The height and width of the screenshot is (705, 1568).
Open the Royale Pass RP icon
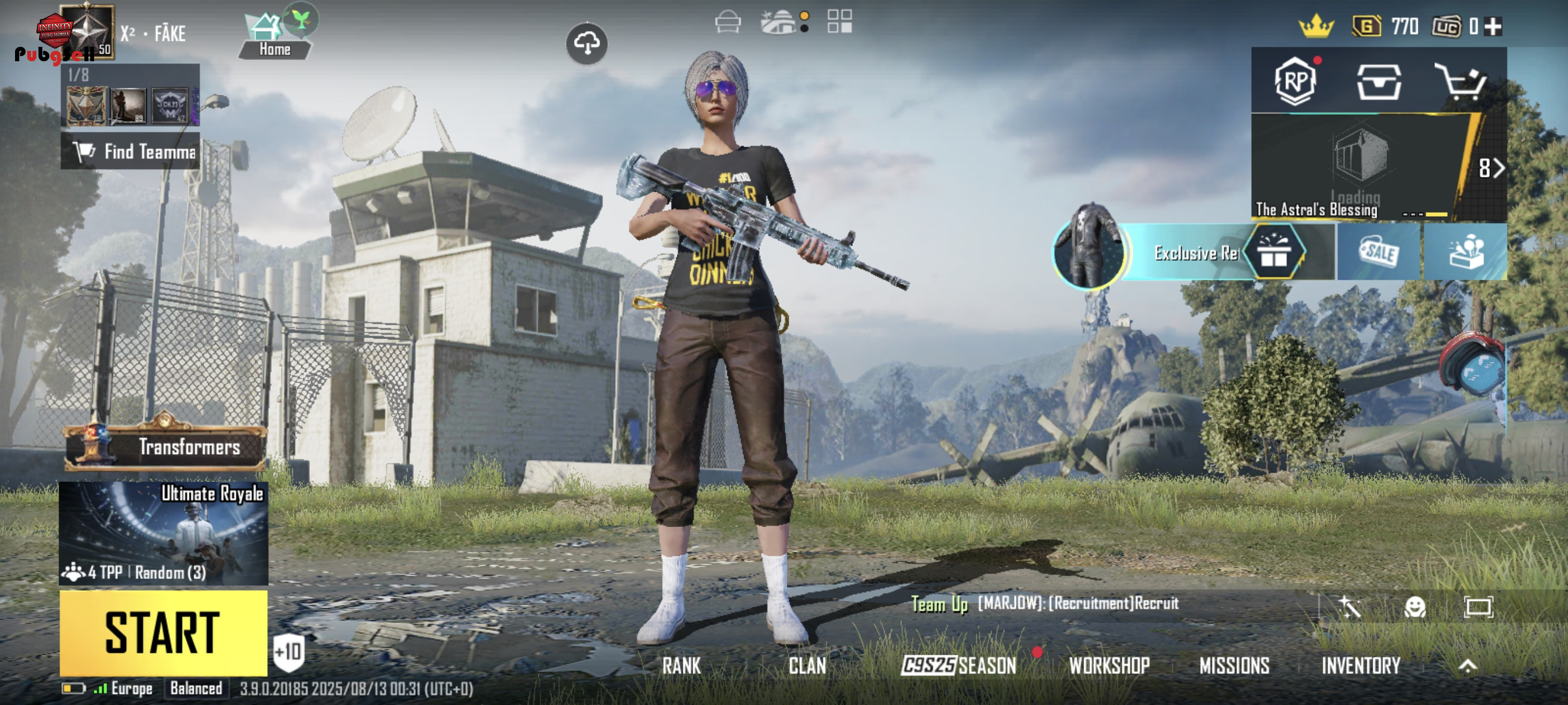pos(1295,81)
